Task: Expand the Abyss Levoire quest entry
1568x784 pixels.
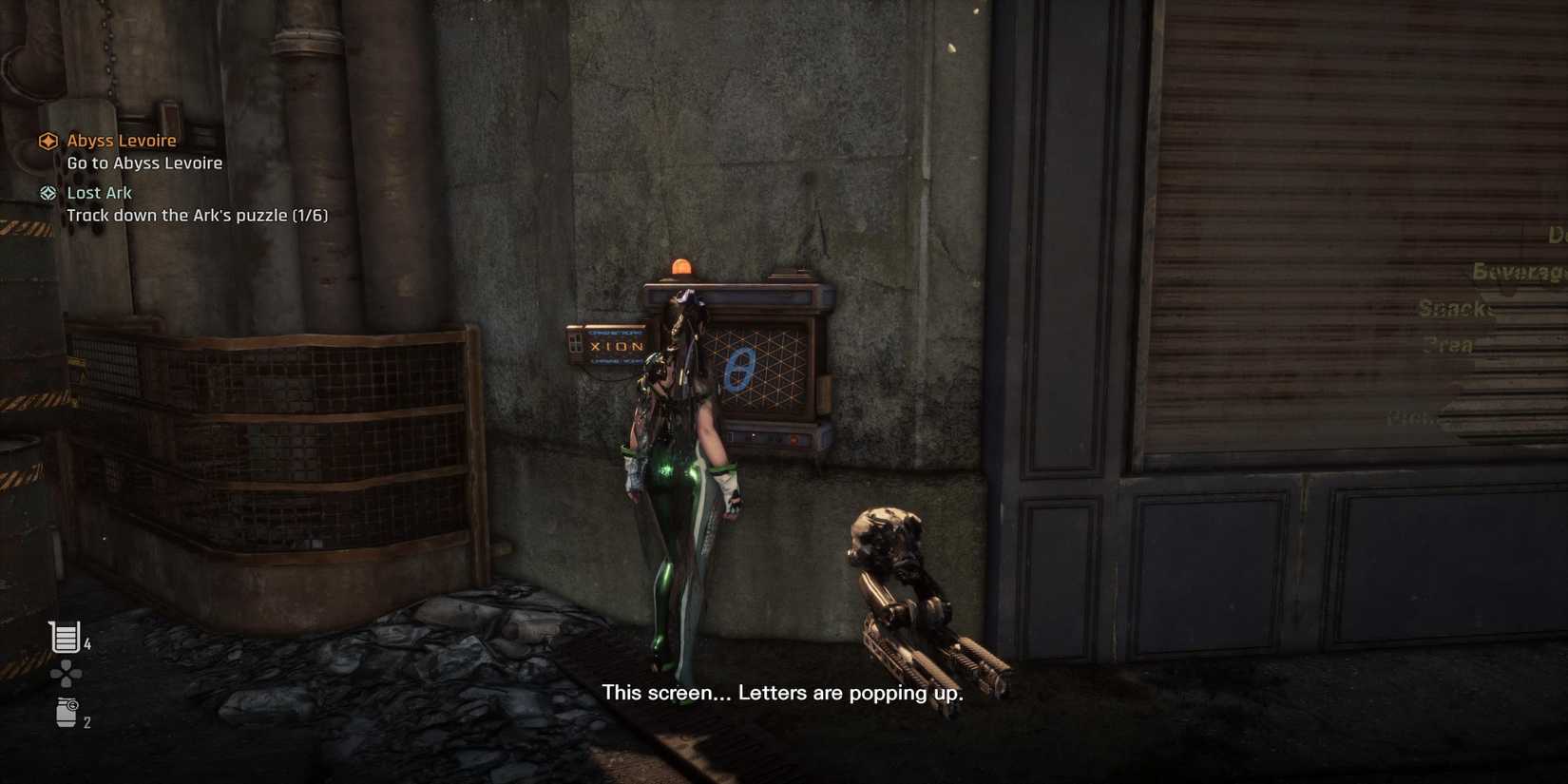Action: click(121, 140)
